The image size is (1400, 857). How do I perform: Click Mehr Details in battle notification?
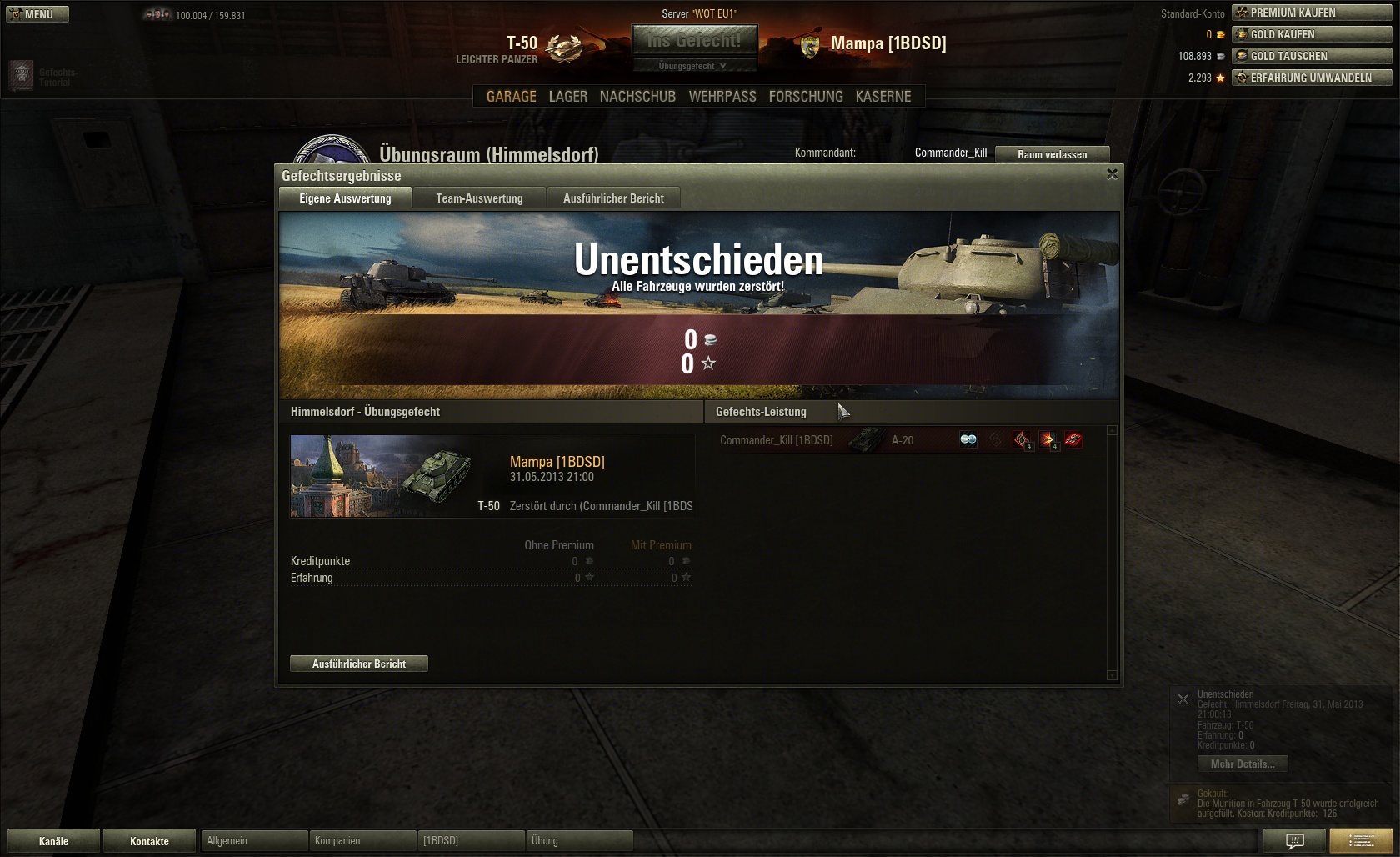point(1242,764)
